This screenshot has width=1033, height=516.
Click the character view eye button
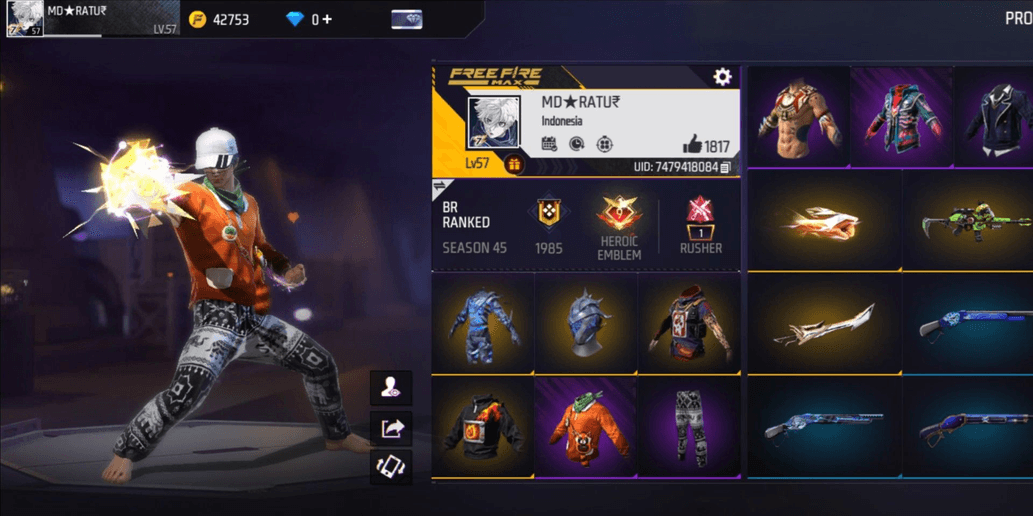tap(391, 387)
